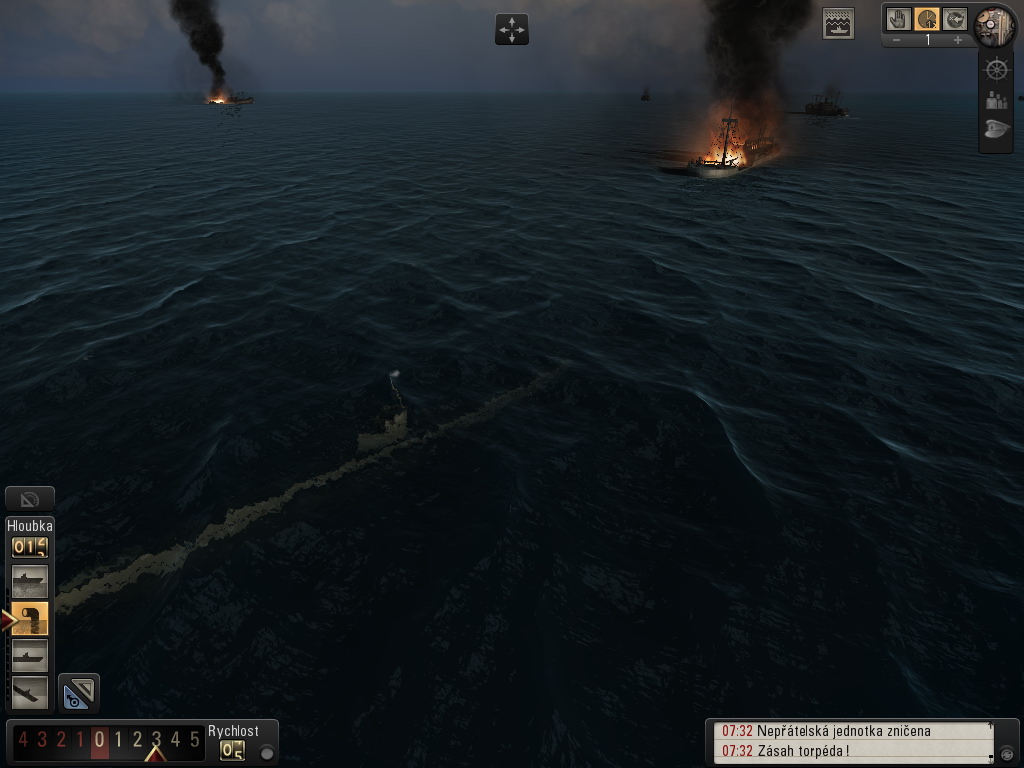Click the camera movement arrows icon
1024x768 pixels.
pyautogui.click(x=511, y=29)
